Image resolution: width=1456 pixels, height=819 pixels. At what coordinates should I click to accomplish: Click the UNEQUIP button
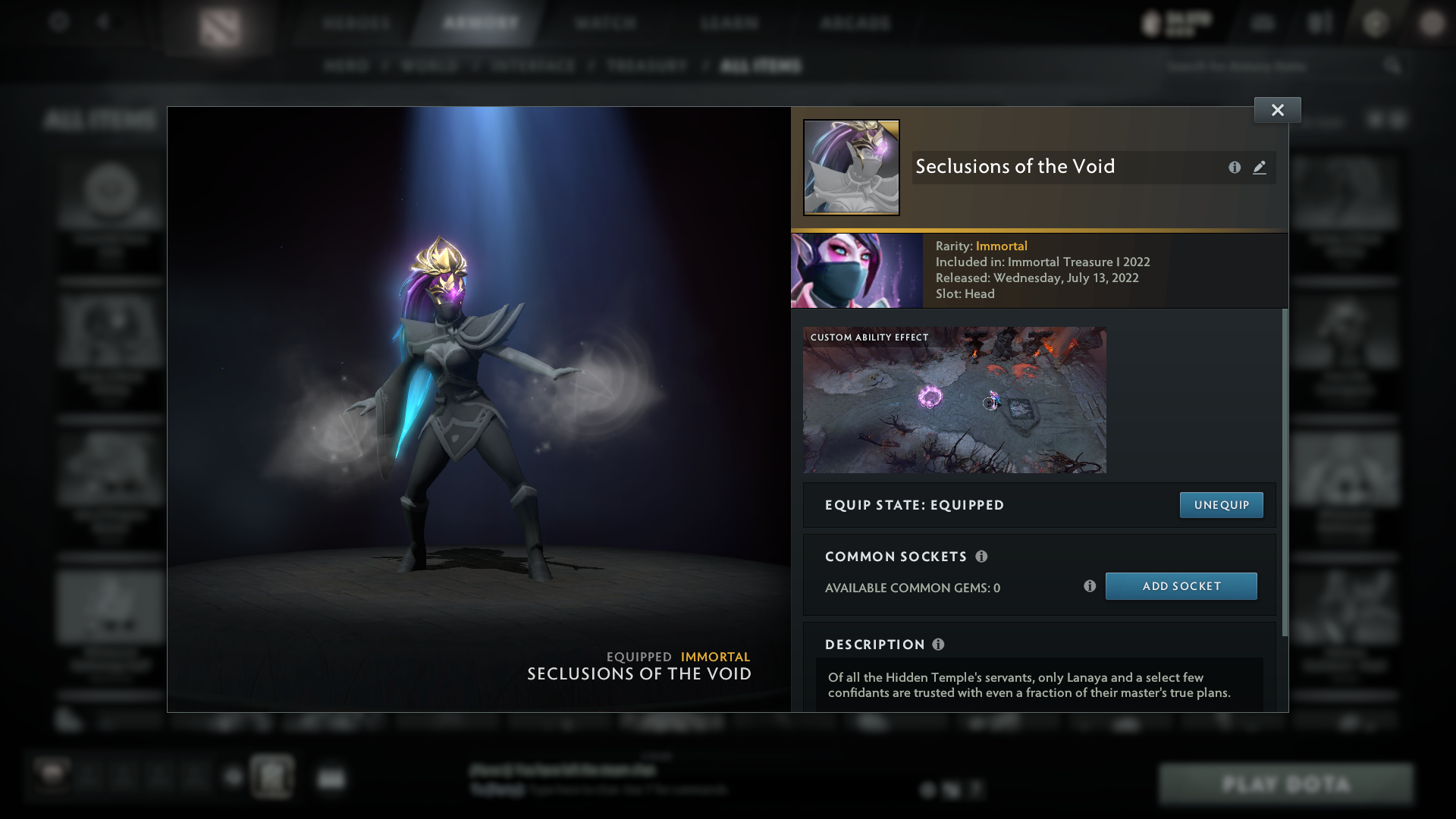[1221, 504]
